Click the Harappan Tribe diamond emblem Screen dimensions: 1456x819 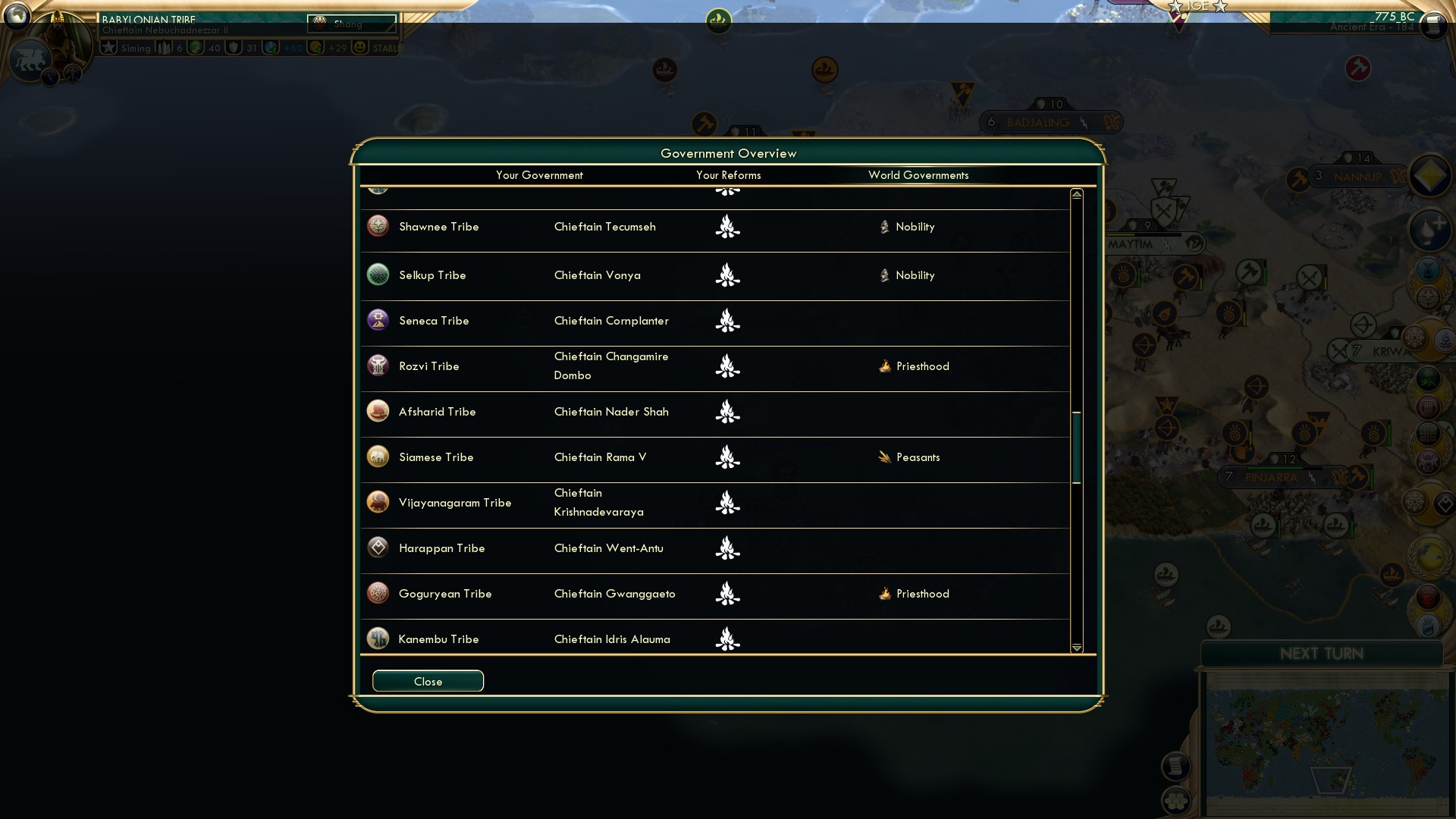pos(378,547)
